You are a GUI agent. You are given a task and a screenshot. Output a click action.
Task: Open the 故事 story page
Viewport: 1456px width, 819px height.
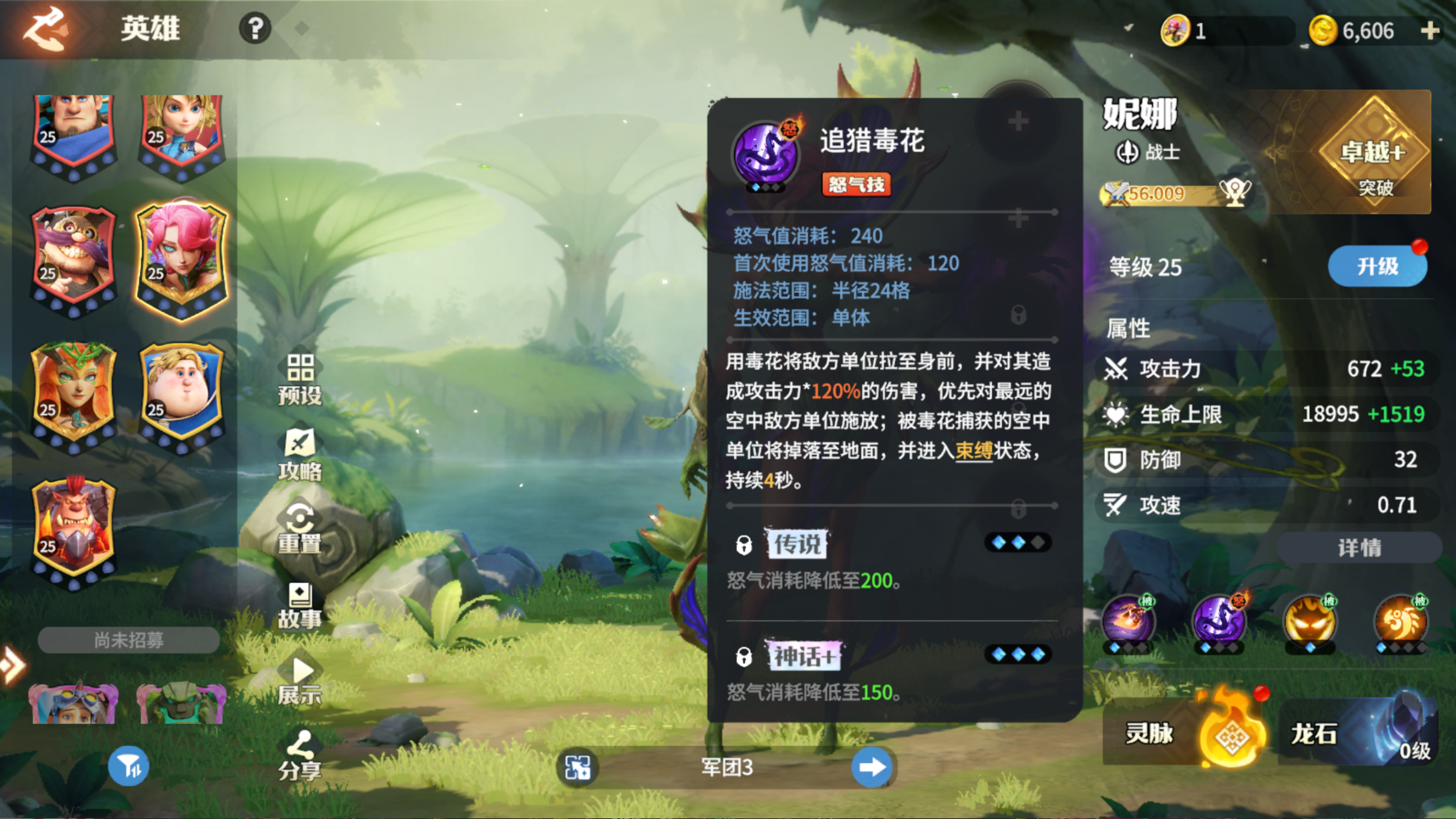[x=300, y=606]
